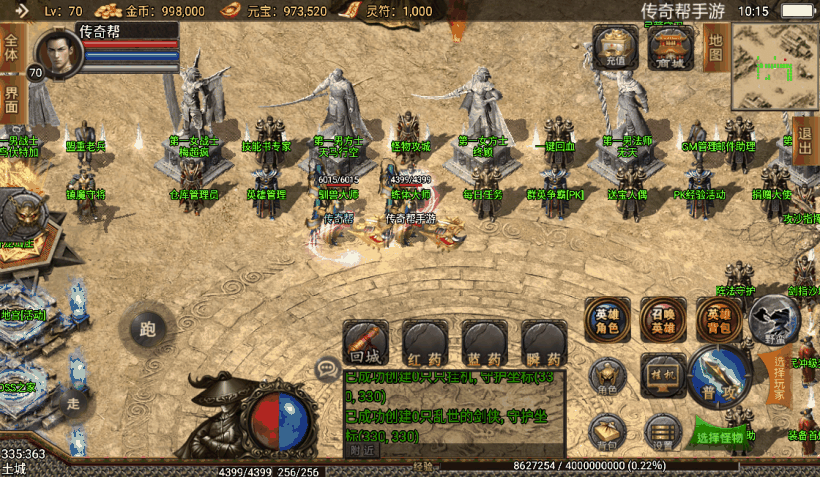The width and height of the screenshot is (820, 477).
Task: Open the 英雄背包 hero bag
Action: [x=719, y=319]
